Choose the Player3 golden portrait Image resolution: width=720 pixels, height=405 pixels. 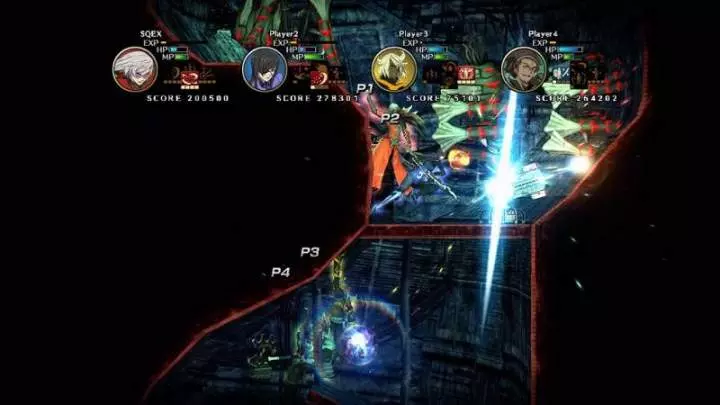pyautogui.click(x=394, y=68)
